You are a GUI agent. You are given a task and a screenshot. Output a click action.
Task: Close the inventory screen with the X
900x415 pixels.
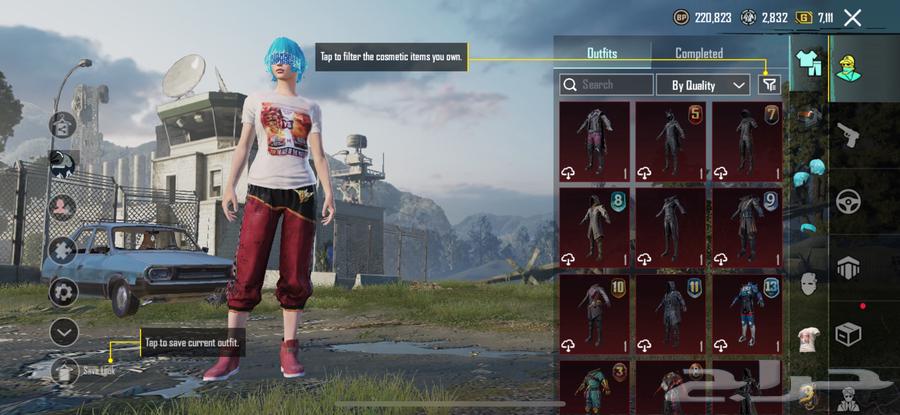tap(852, 17)
